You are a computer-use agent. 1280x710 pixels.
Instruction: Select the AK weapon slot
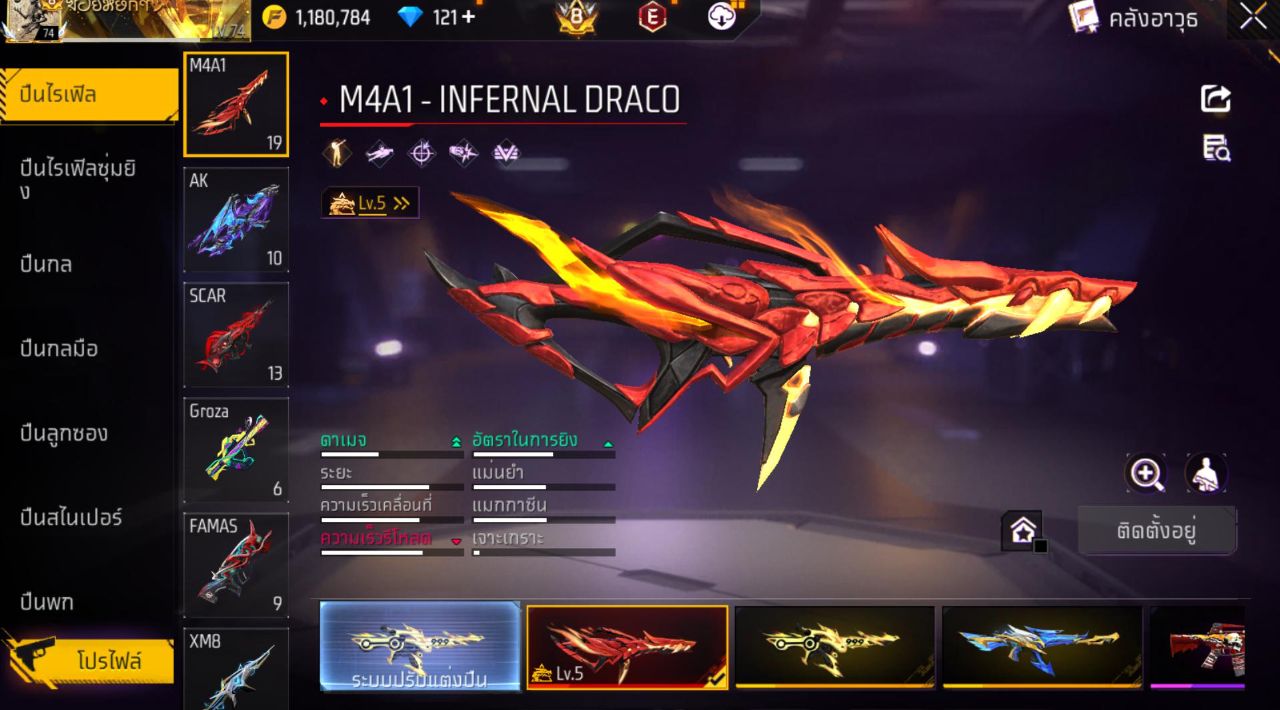236,220
